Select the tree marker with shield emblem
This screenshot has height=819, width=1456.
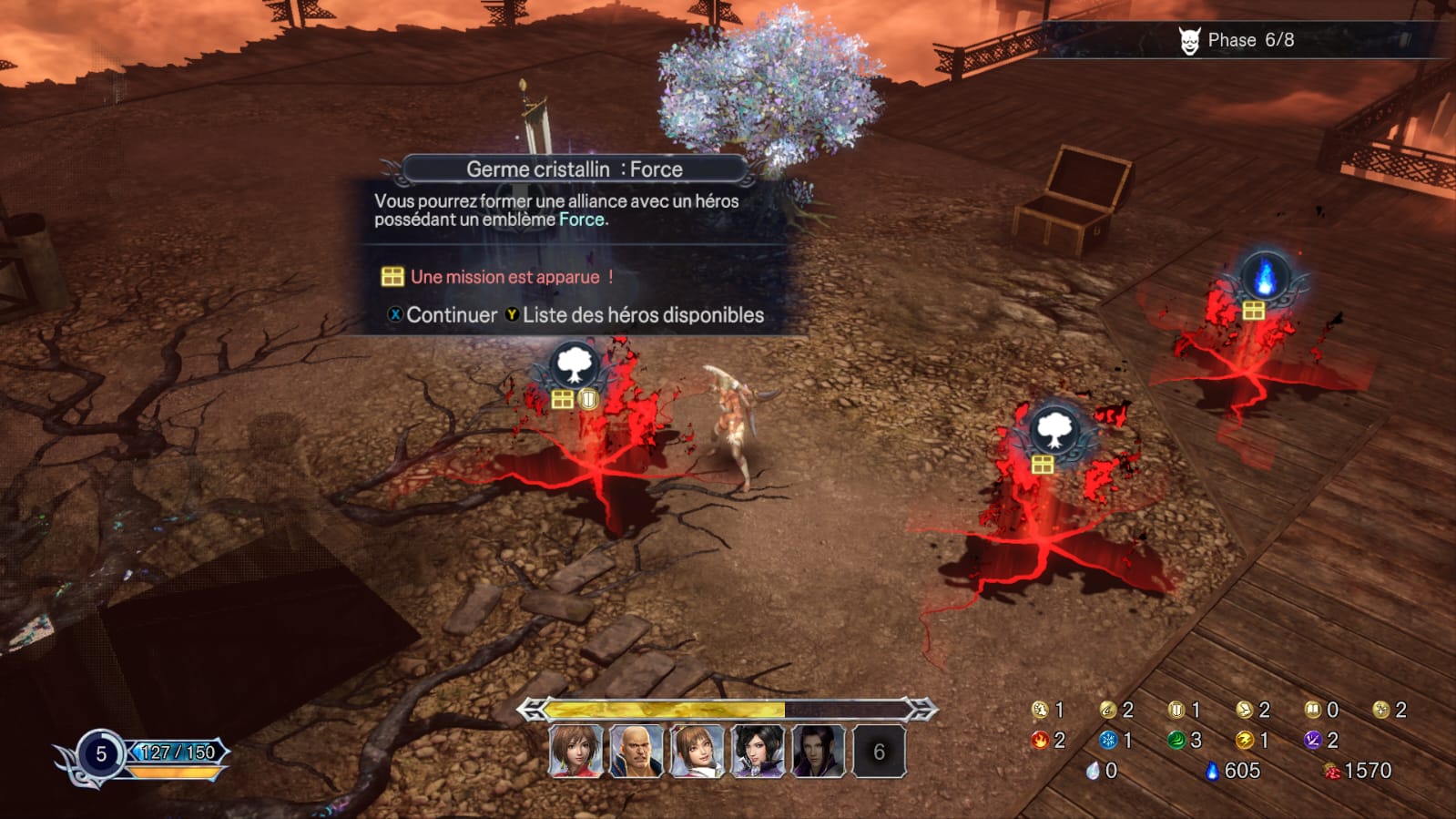575,366
